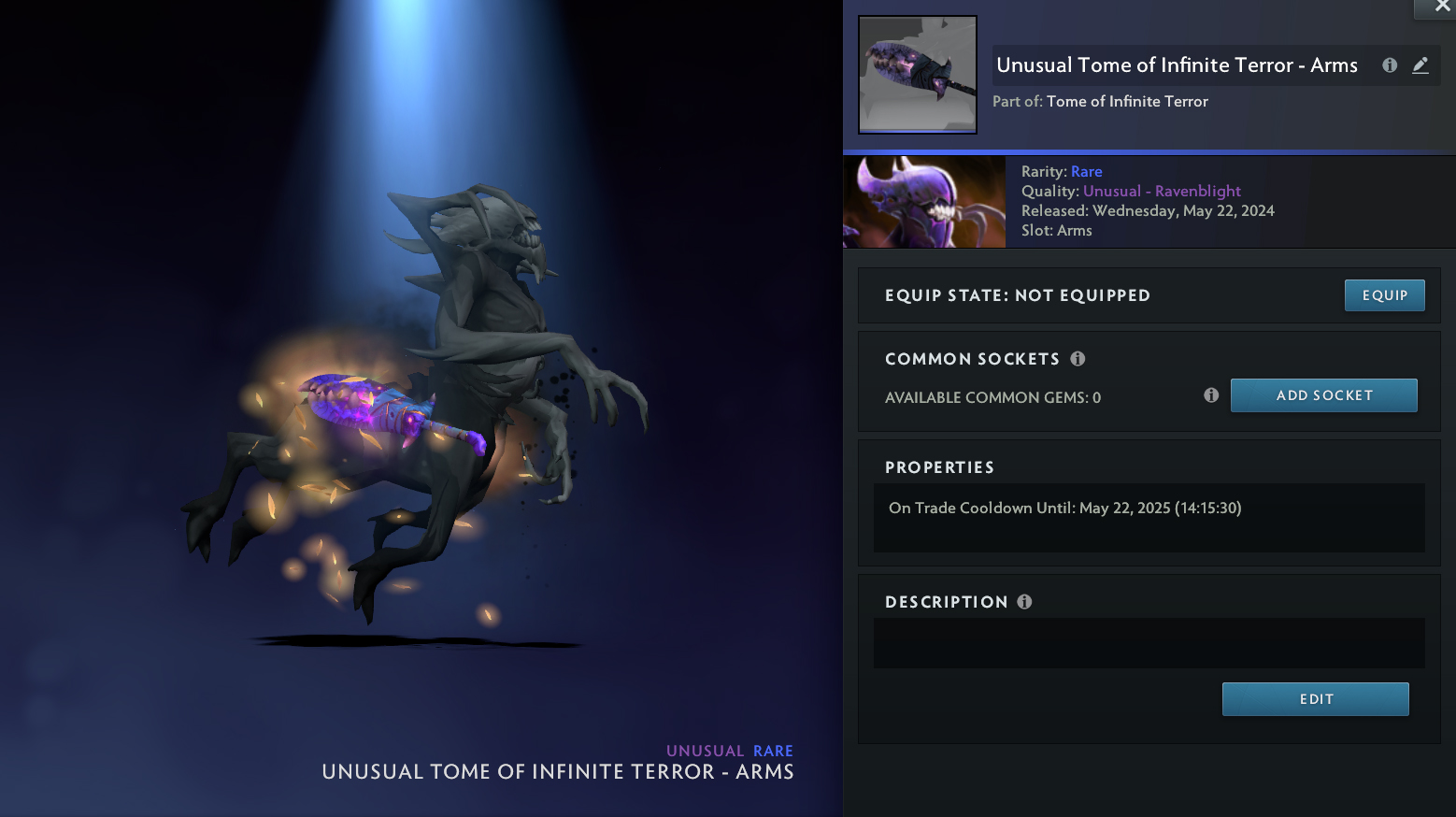Open info icon next to available gems
Image resolution: width=1456 pixels, height=817 pixels.
1211,395
